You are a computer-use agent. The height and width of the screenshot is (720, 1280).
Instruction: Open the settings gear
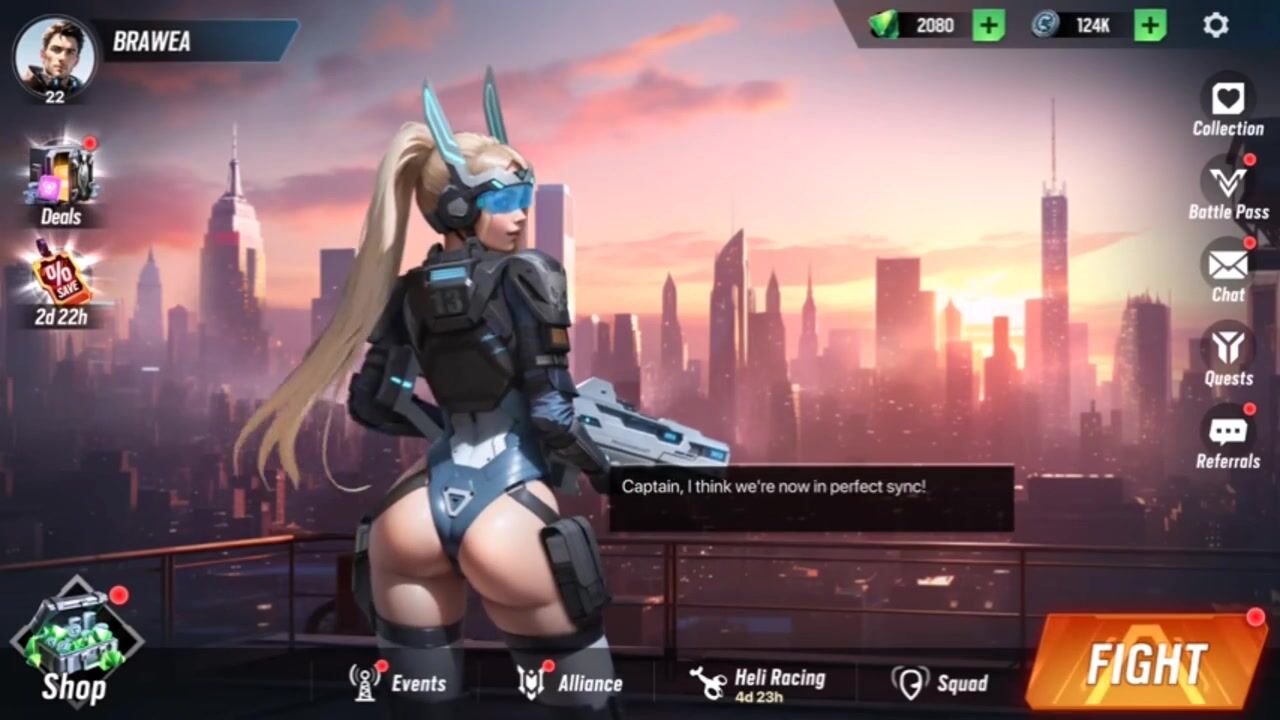coord(1215,25)
